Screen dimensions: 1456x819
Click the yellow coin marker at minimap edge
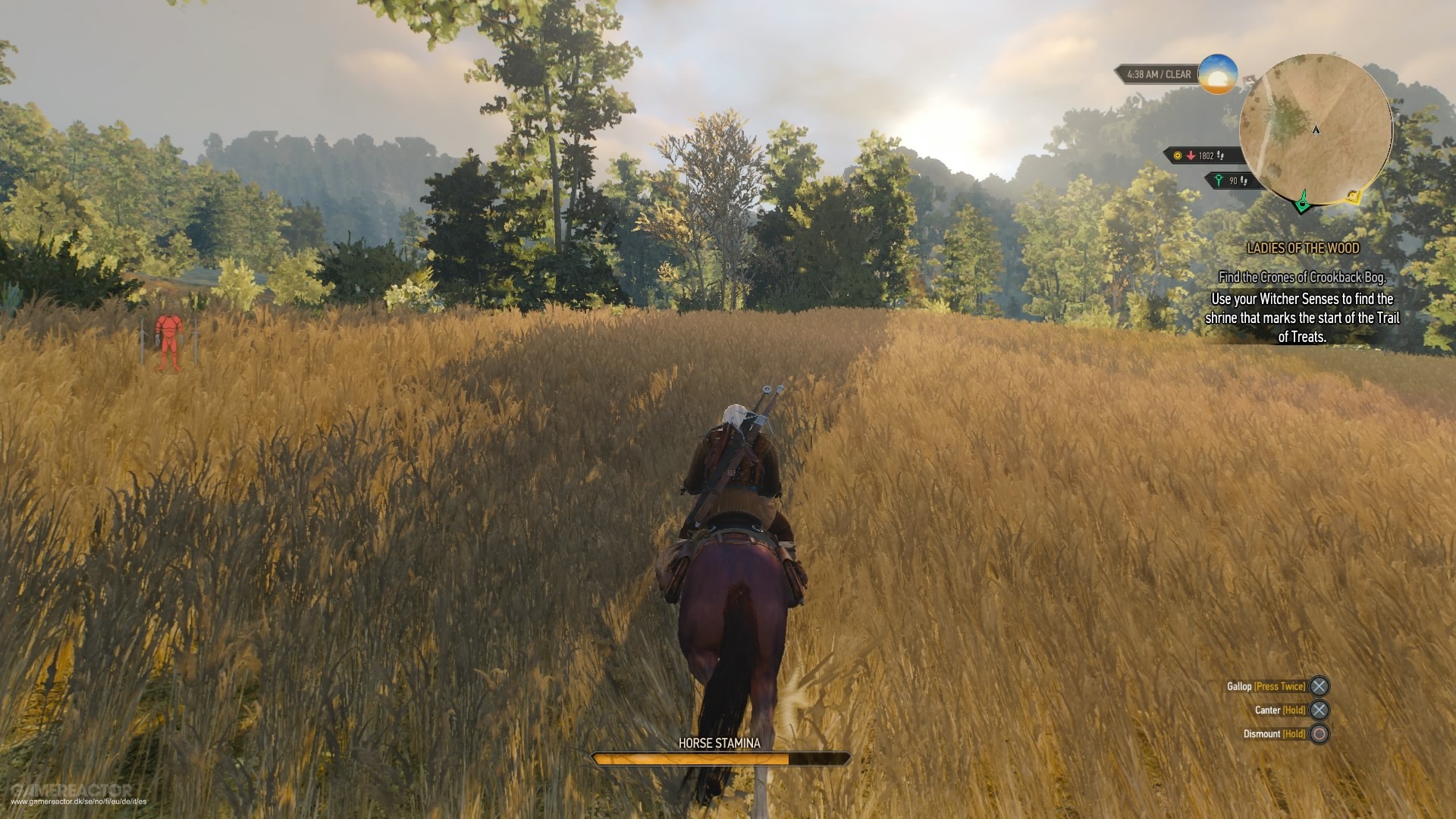[1353, 196]
